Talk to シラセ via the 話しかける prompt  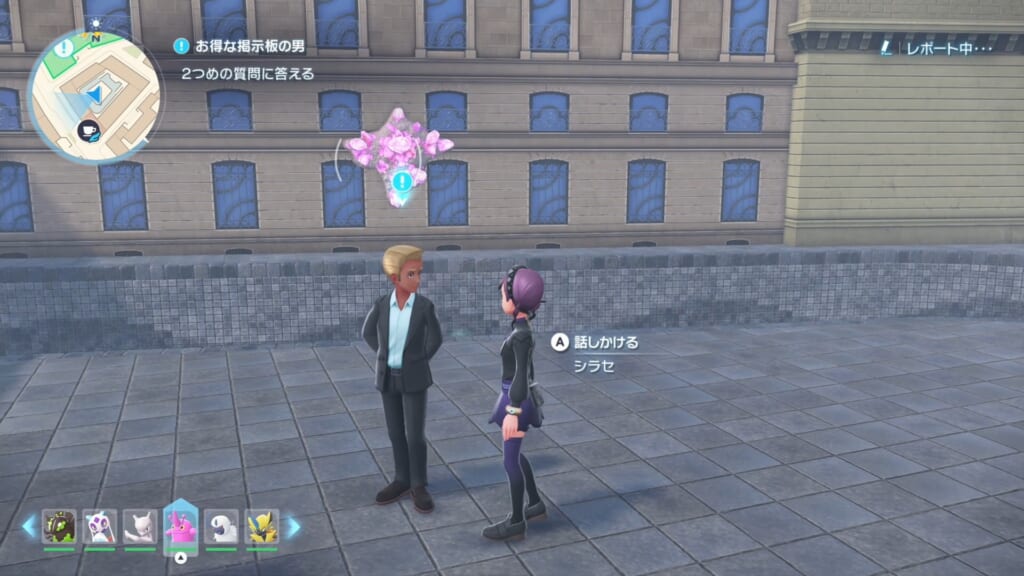tap(596, 342)
